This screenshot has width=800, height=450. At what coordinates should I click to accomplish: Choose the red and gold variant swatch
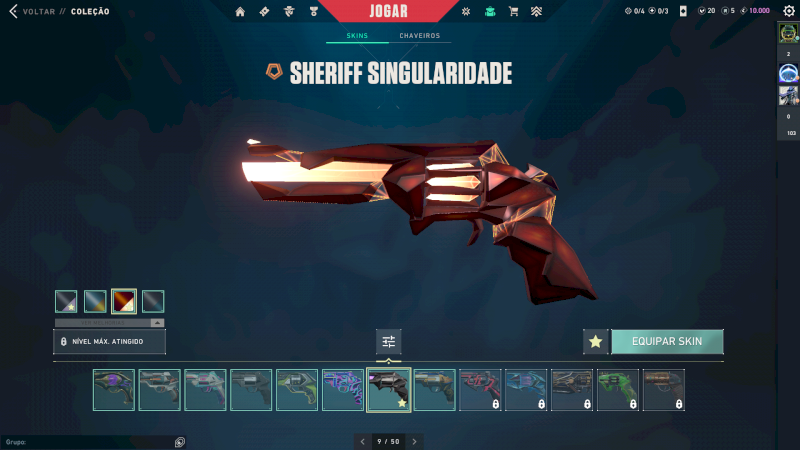click(124, 301)
